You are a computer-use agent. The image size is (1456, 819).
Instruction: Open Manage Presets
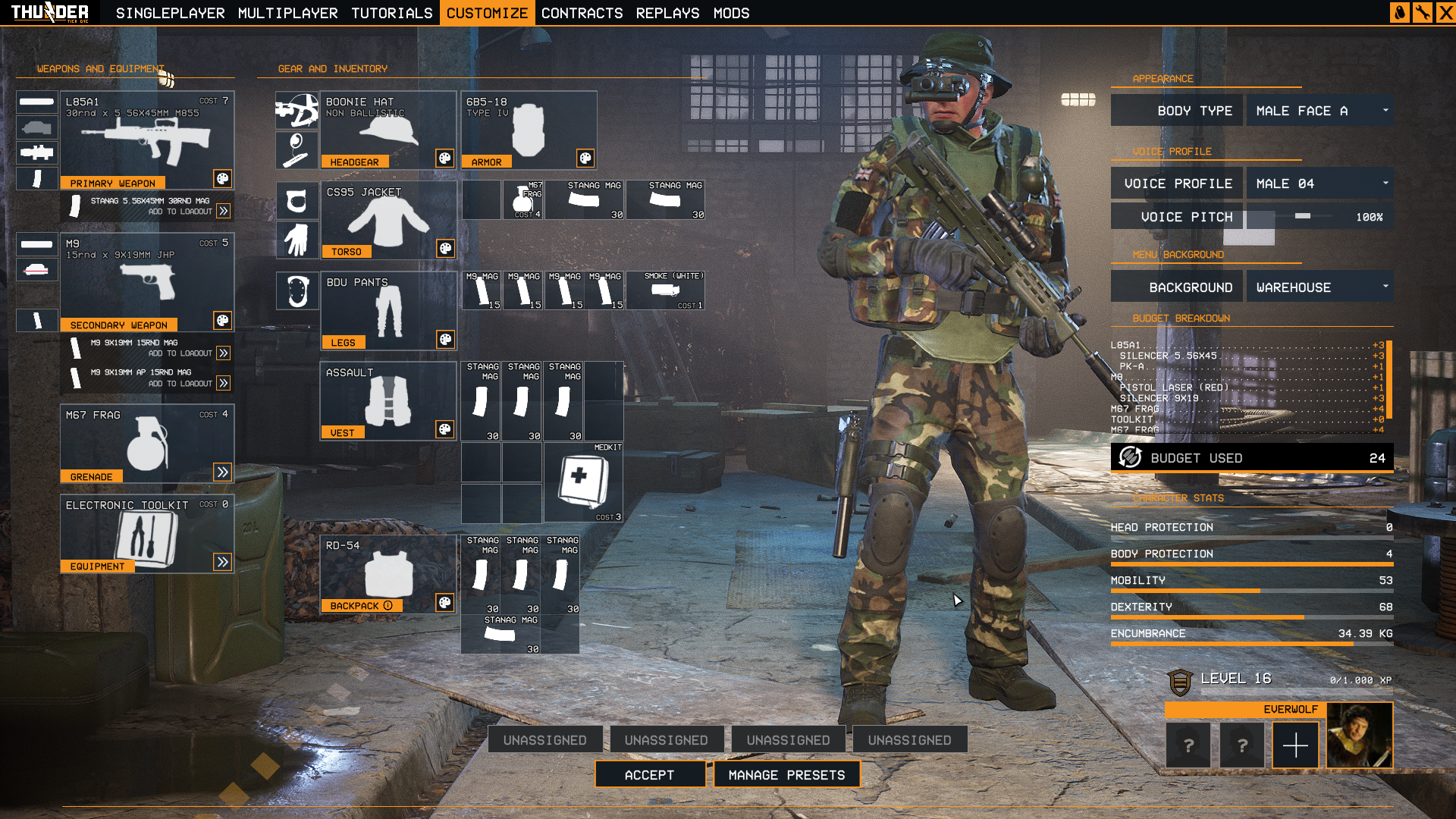pos(786,774)
